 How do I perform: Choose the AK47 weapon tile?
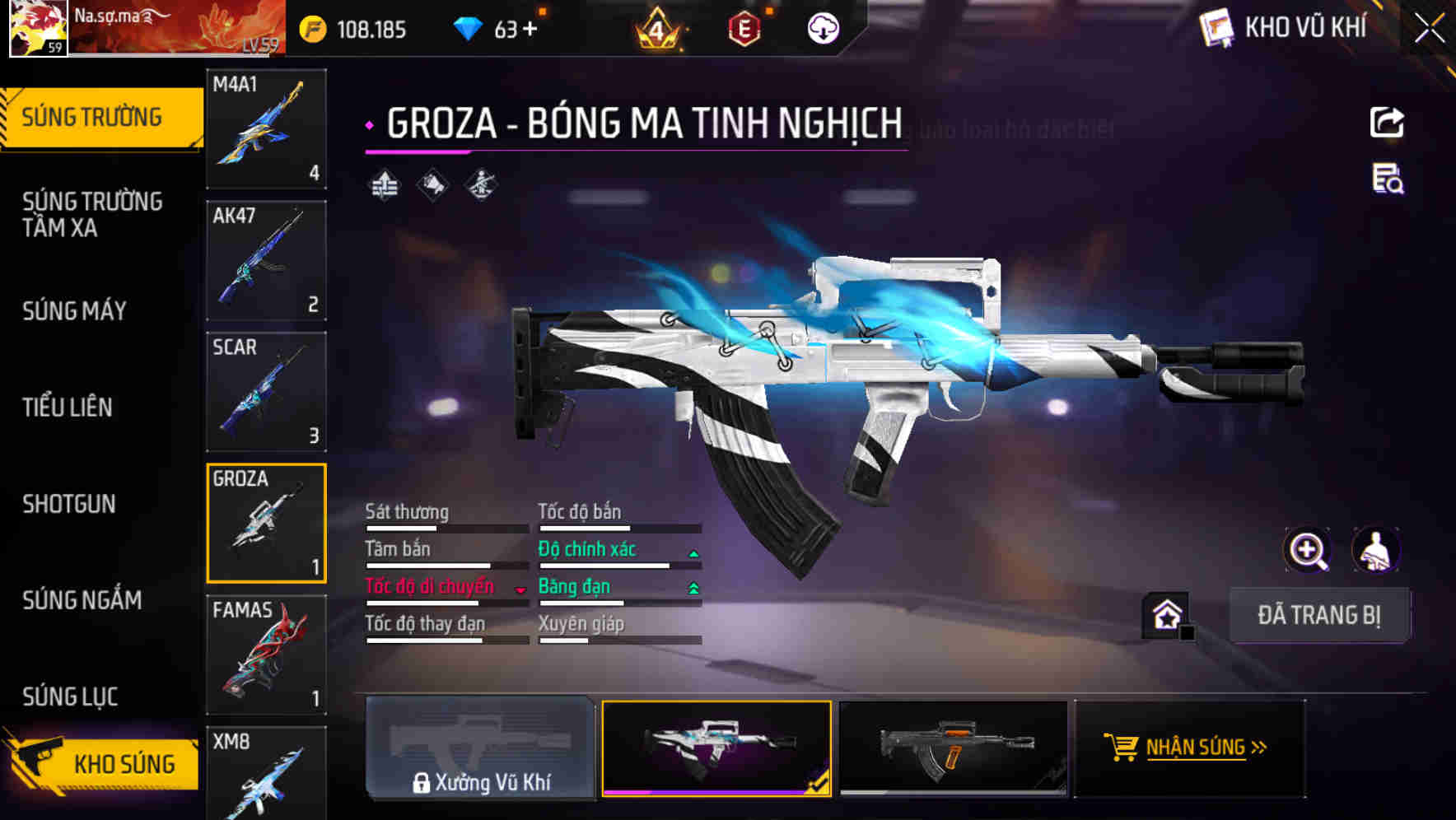[266, 260]
